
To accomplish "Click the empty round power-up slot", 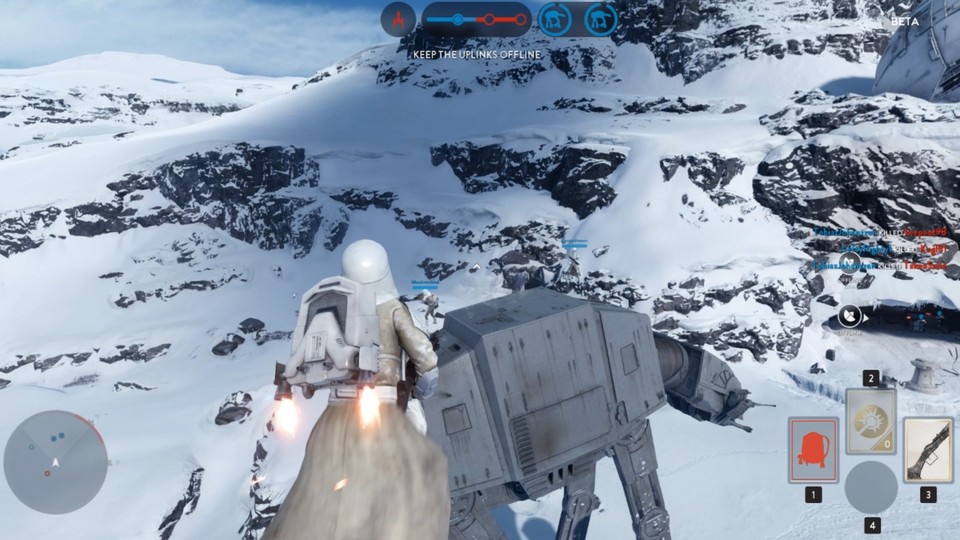I will click(870, 487).
